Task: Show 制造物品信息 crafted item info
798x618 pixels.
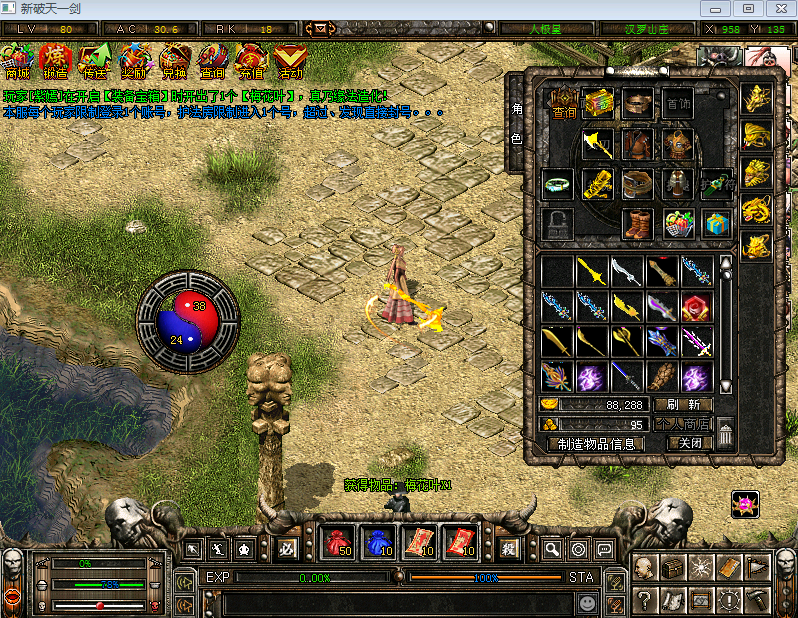Action: tap(597, 443)
